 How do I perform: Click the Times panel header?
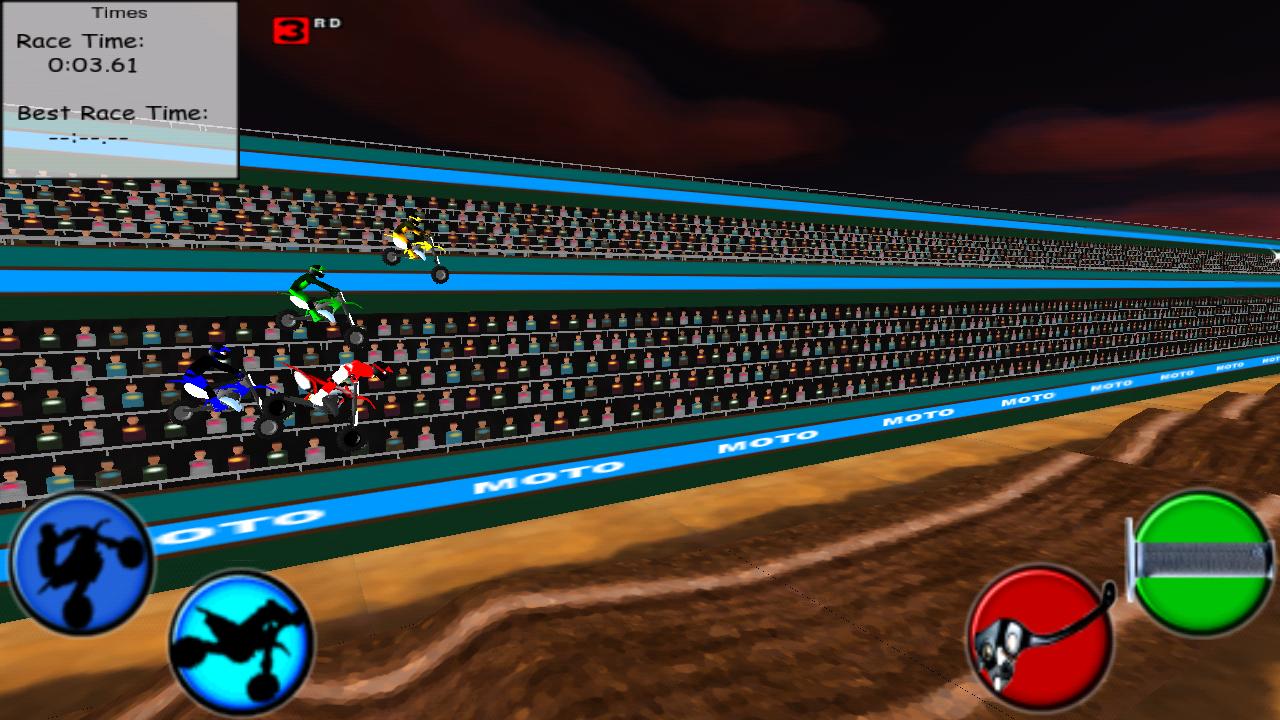coord(120,13)
